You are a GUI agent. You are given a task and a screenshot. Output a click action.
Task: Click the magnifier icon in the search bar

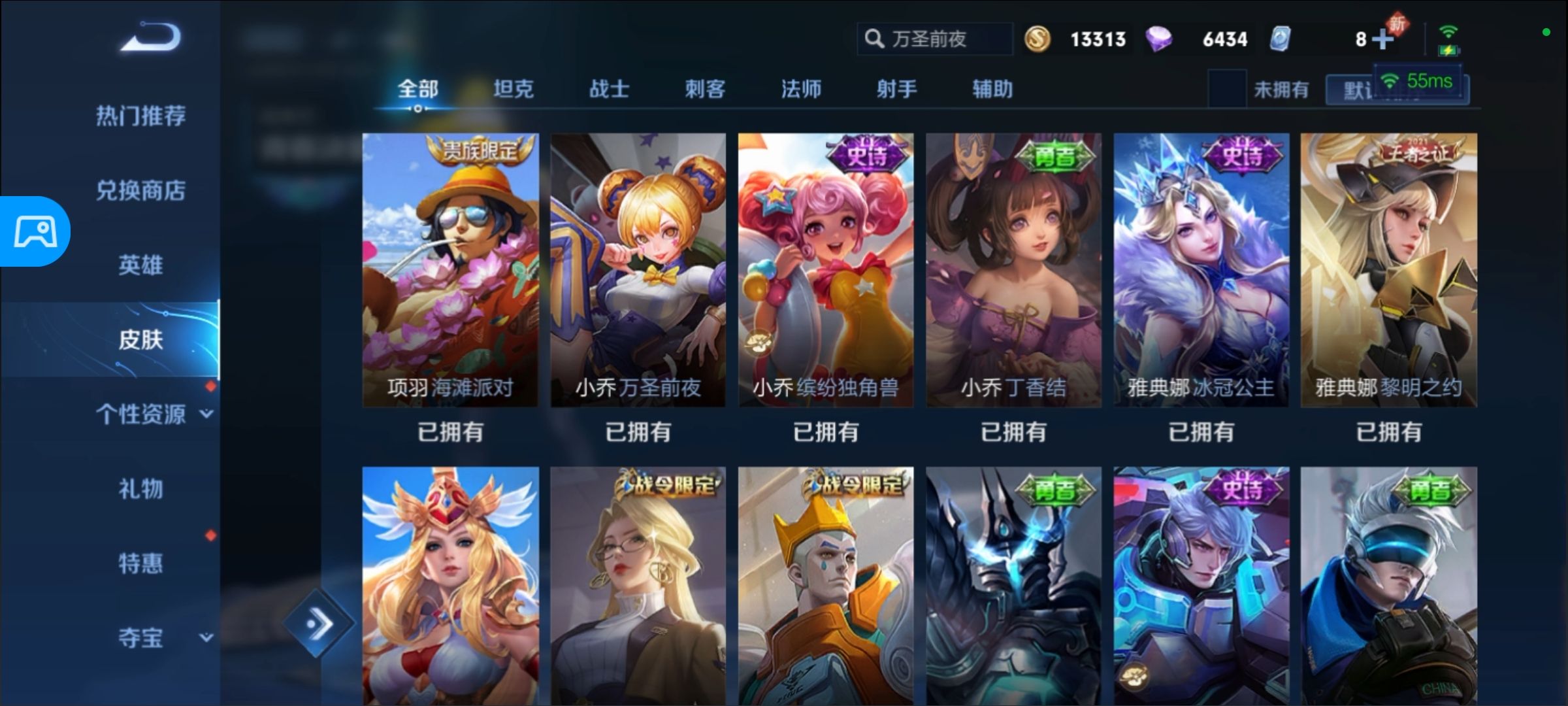click(874, 39)
